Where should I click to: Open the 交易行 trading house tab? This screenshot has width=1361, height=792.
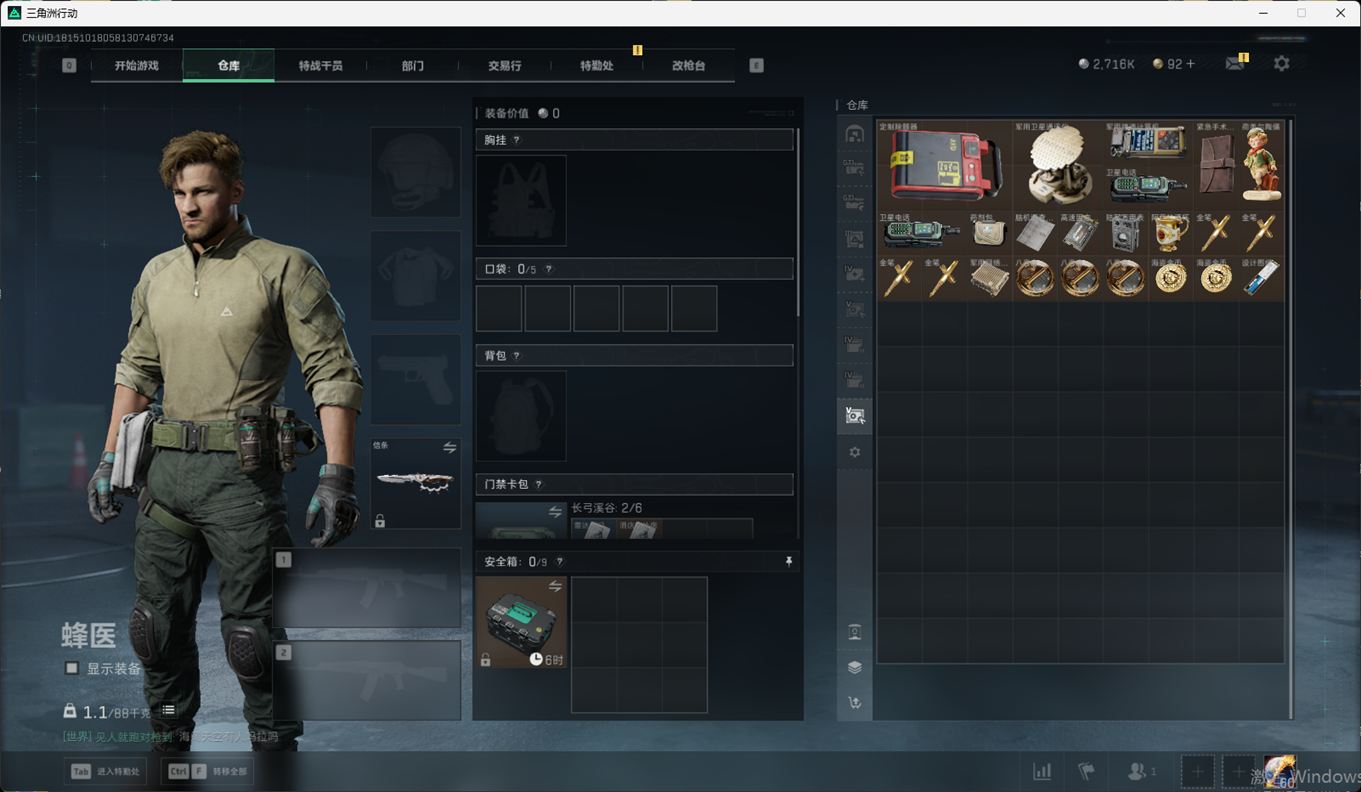504,66
